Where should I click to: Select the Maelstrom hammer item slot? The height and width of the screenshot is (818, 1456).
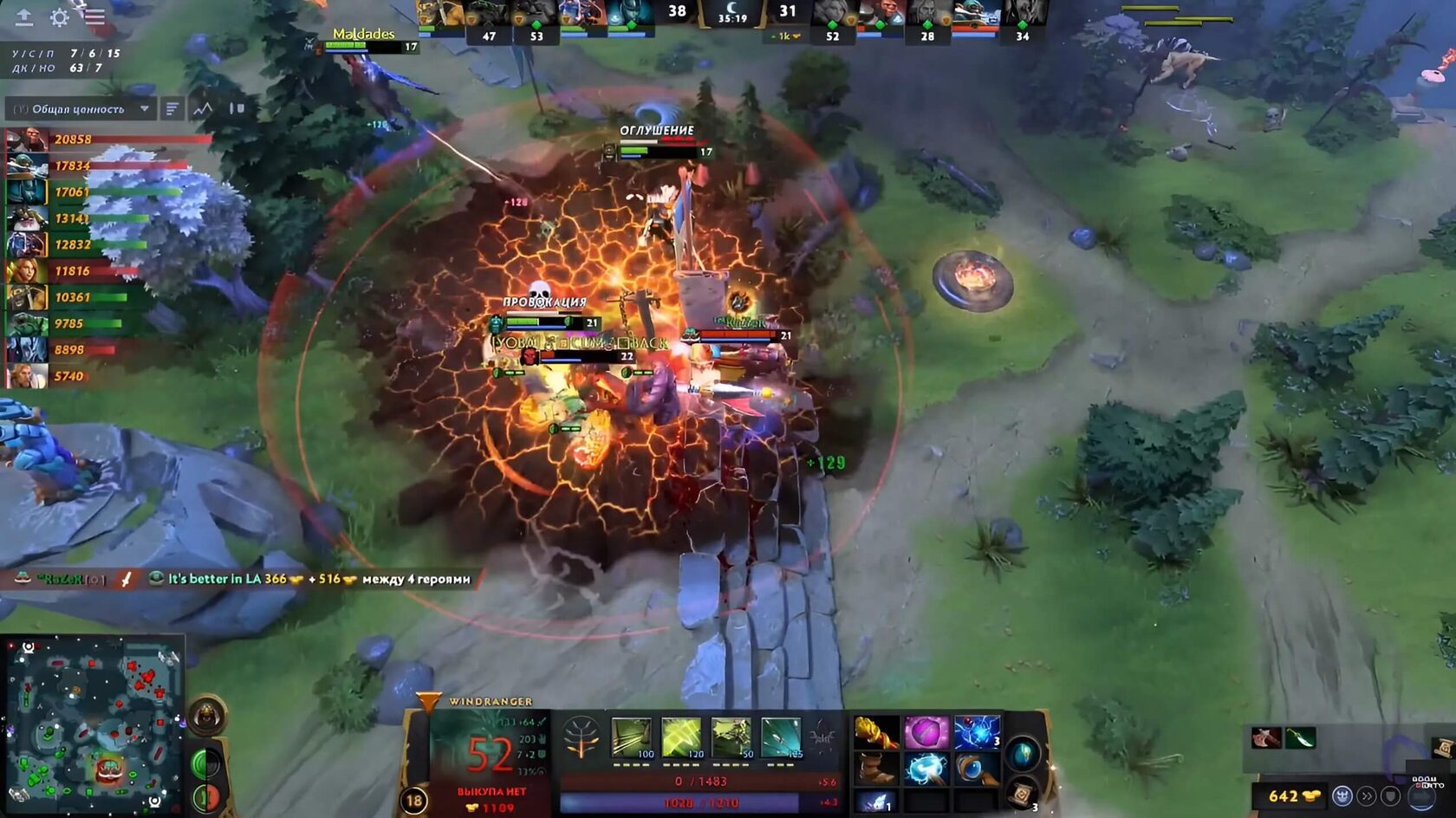926,769
